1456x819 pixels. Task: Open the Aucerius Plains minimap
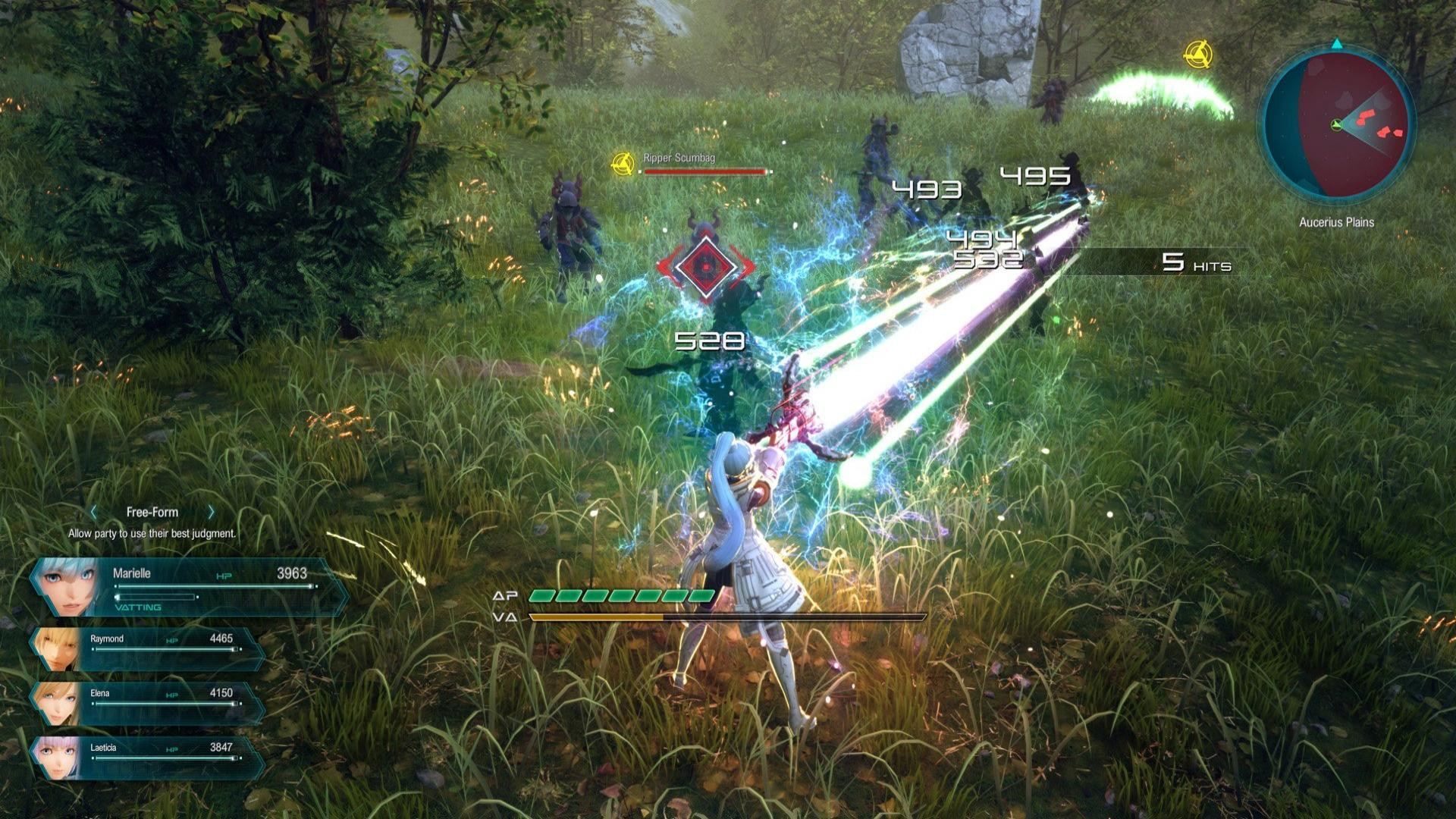click(x=1336, y=125)
